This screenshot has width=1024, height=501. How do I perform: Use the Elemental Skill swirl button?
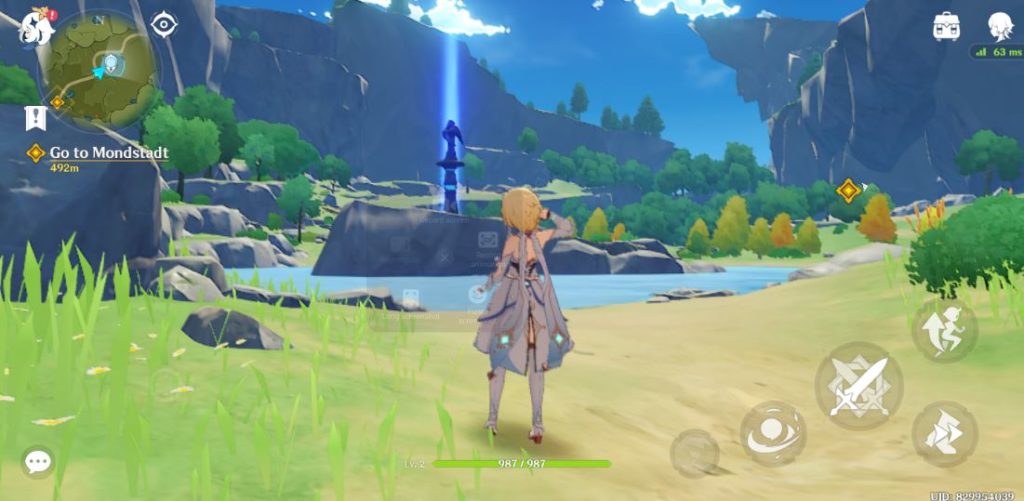[x=773, y=432]
